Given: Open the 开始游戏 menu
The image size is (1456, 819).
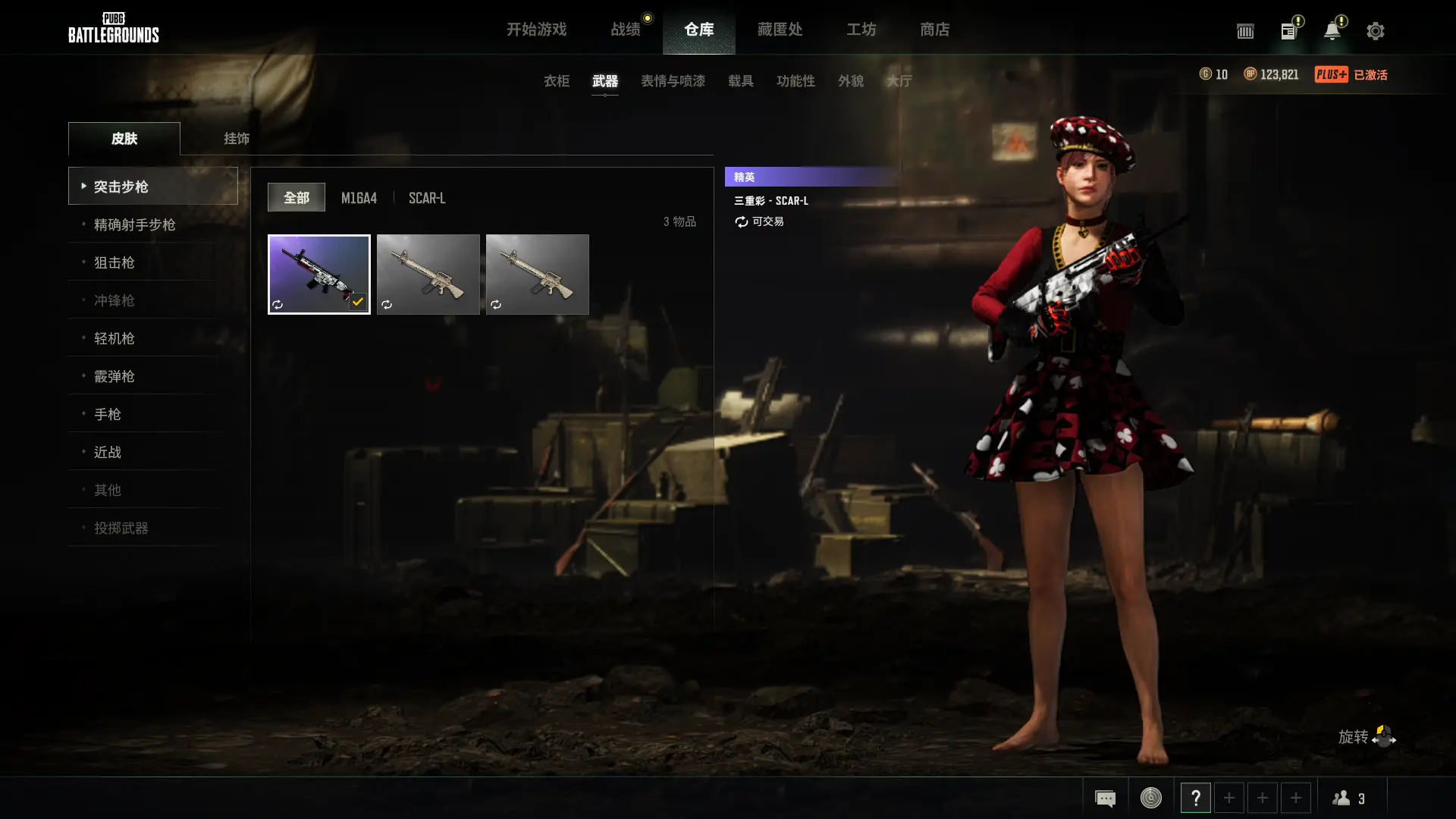Looking at the screenshot, I should coord(536,30).
